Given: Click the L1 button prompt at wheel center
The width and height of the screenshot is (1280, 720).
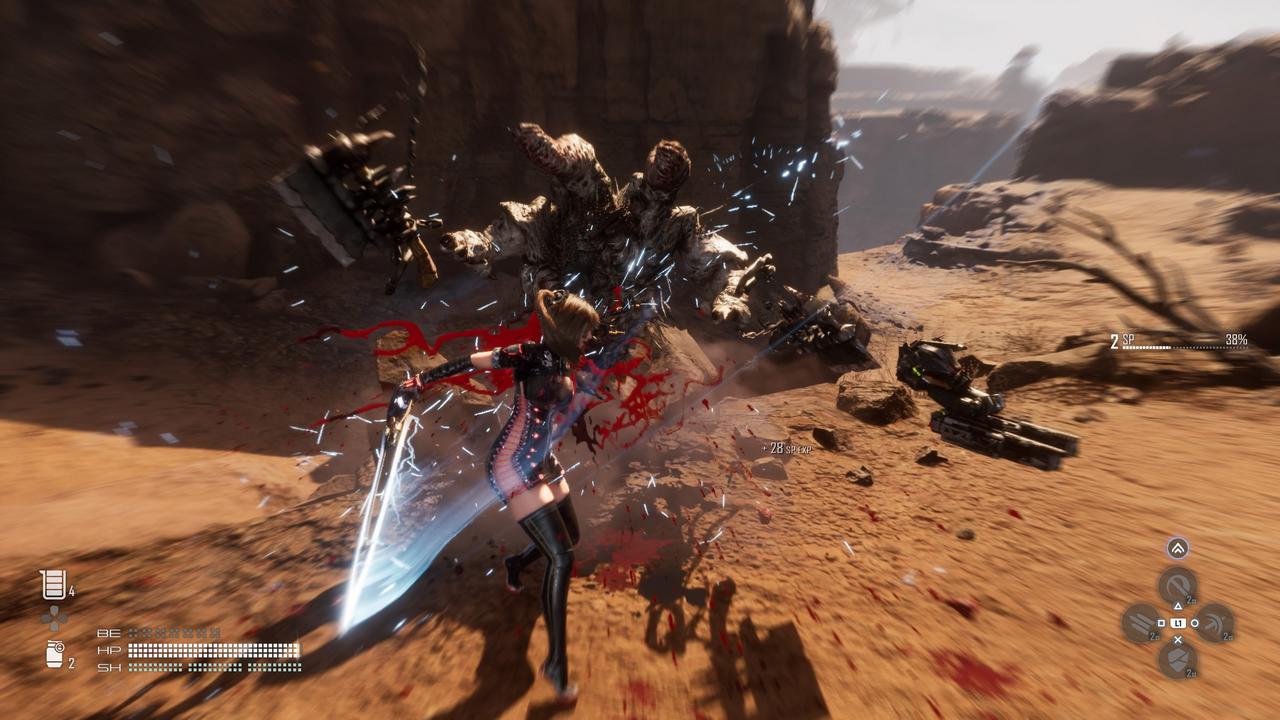Looking at the screenshot, I should pos(1178,623).
